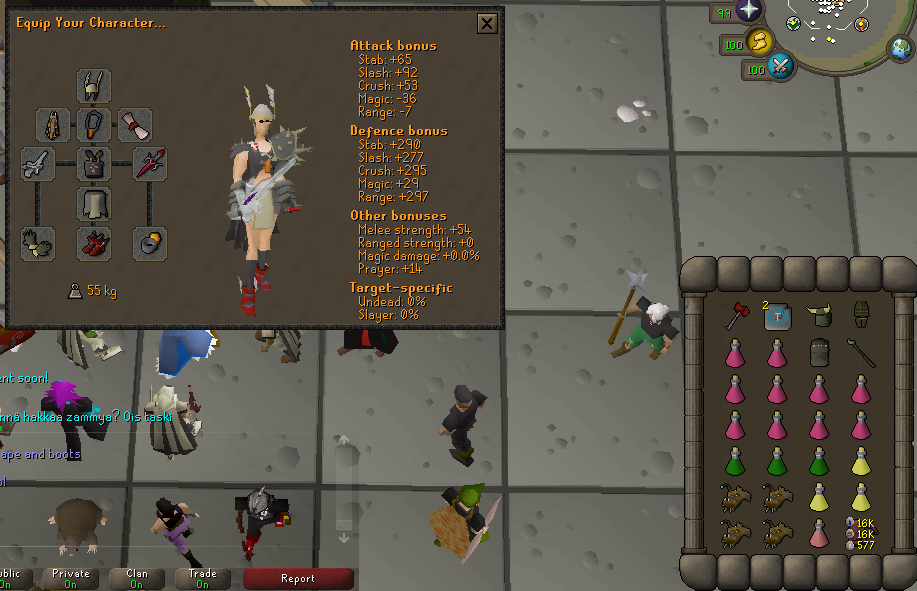
Task: Select the cape equipment slot
Action: (53, 126)
